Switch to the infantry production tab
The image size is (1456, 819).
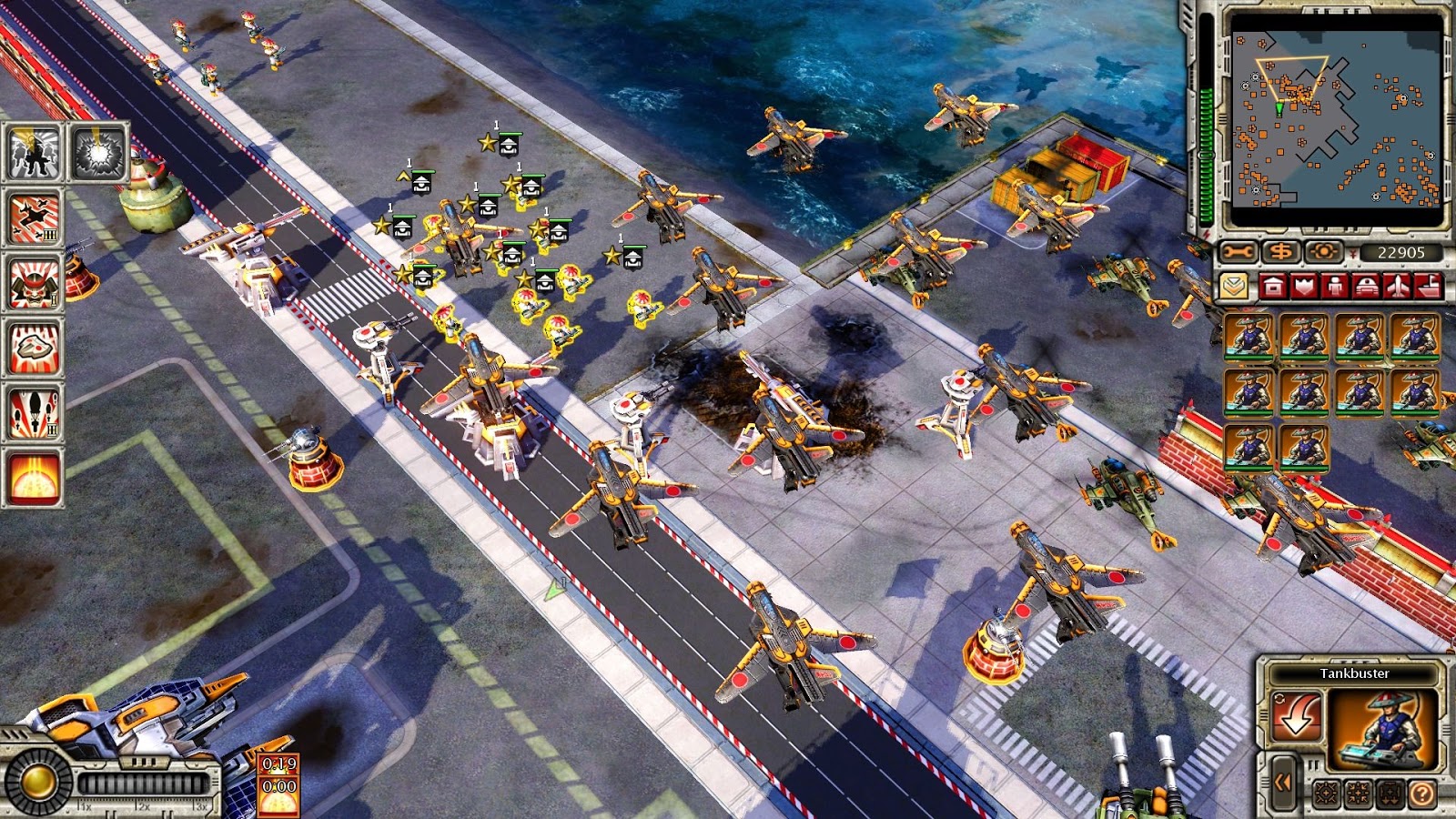[x=1334, y=285]
